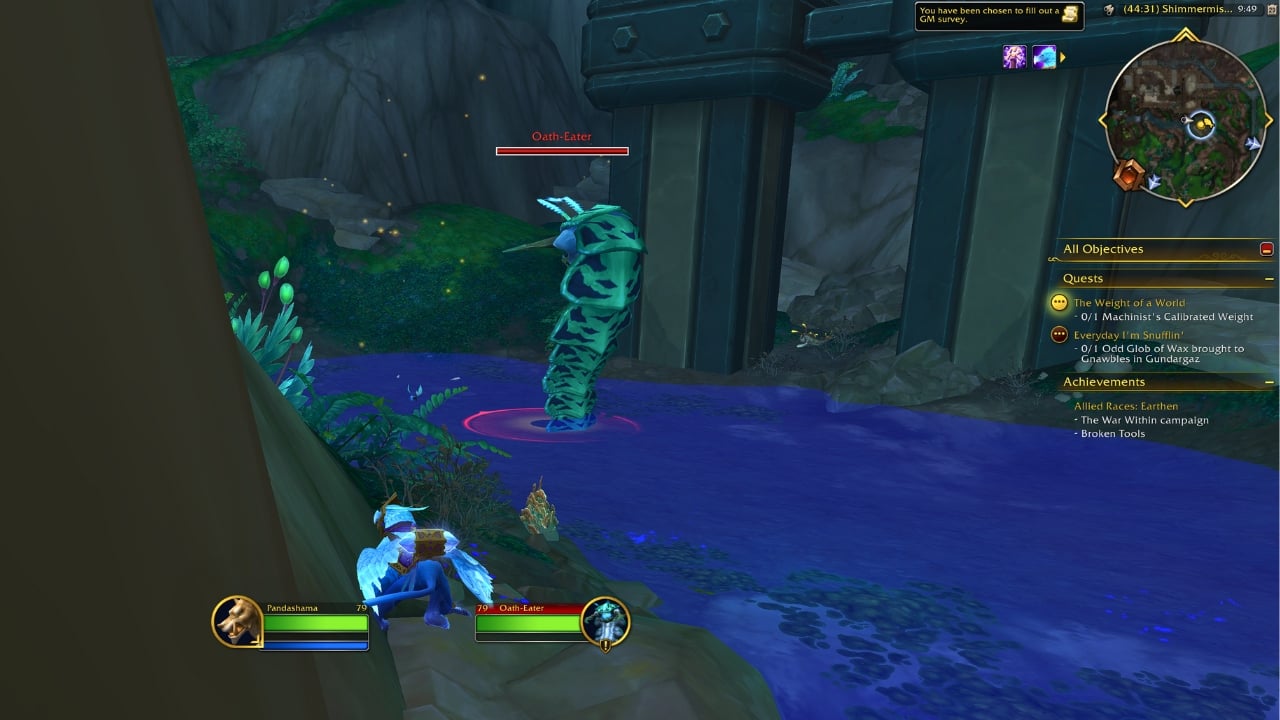Viewport: 1280px width, 720px height.
Task: Collapse the Achievements section
Action: [x=1267, y=381]
